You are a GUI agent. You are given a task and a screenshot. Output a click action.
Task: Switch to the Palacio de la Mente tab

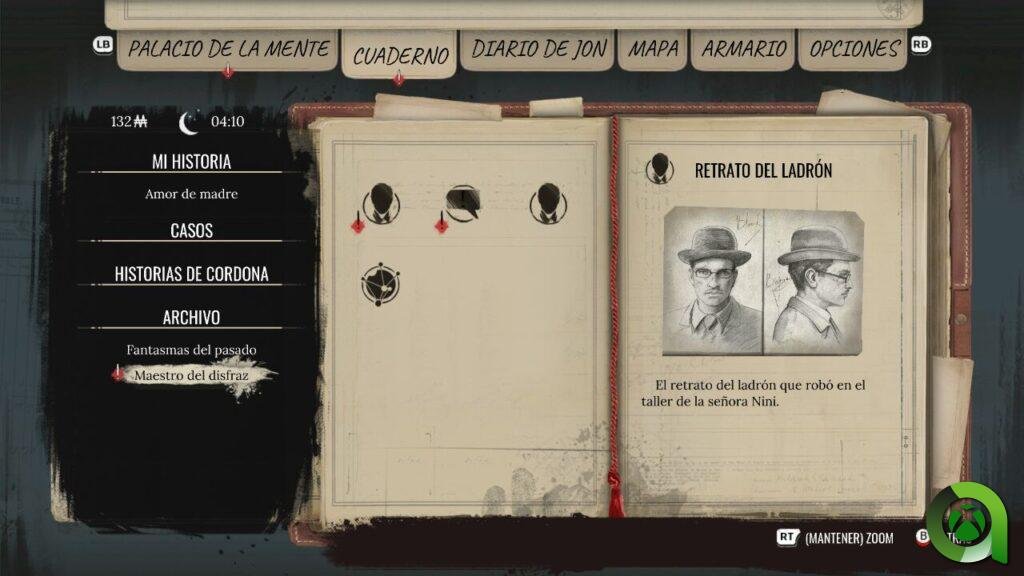pyautogui.click(x=229, y=48)
